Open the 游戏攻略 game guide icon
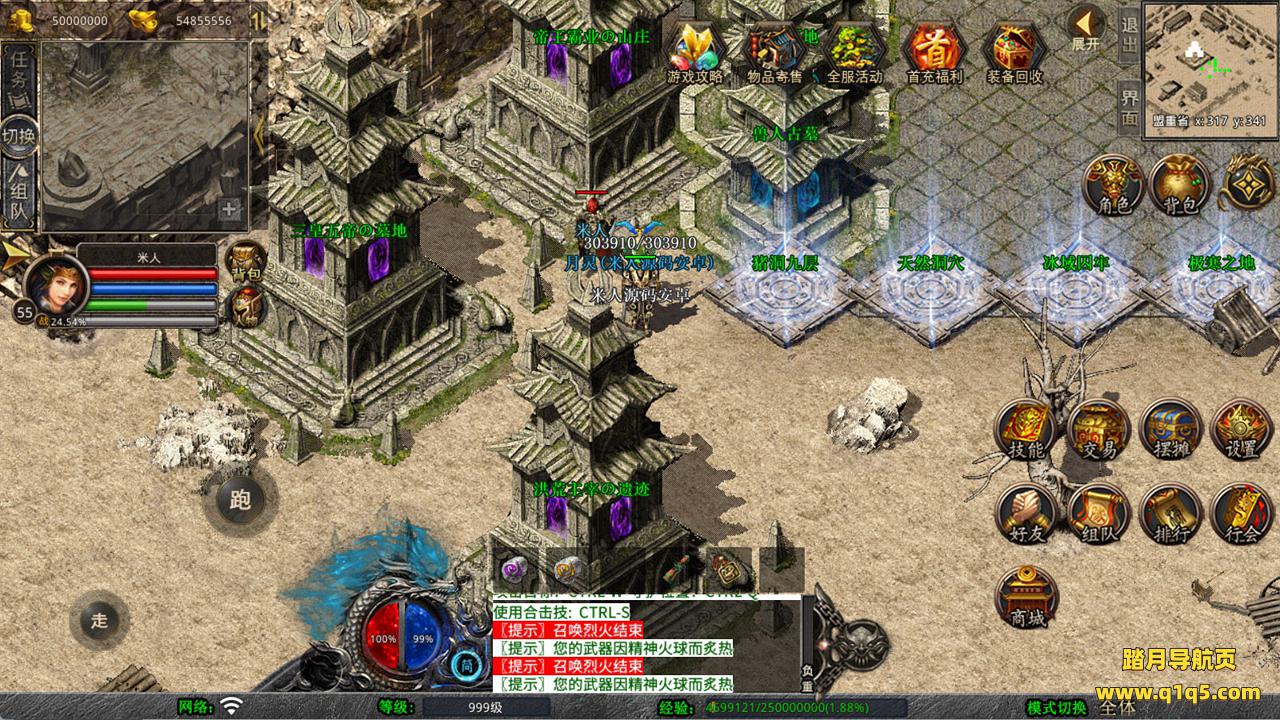 click(x=695, y=50)
